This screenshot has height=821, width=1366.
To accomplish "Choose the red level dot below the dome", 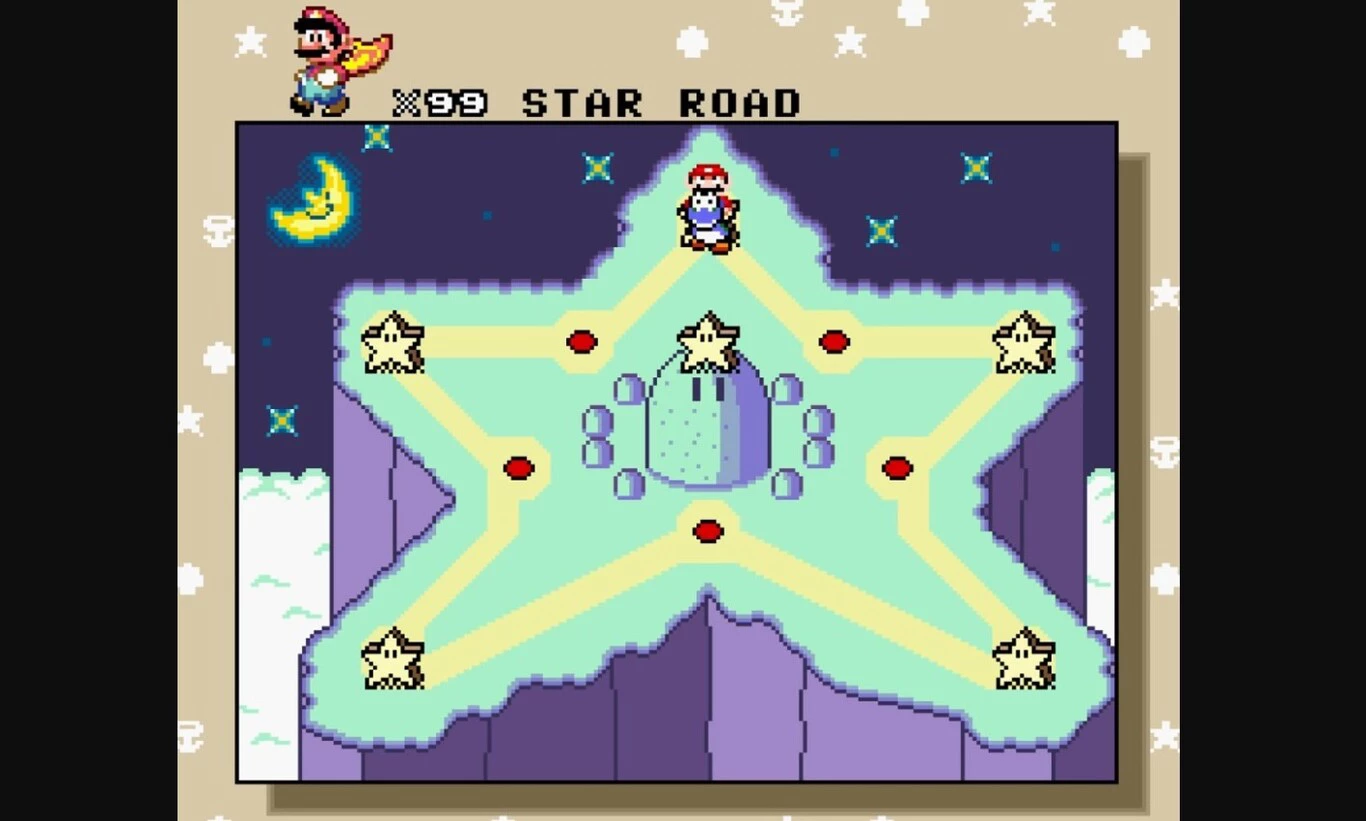I will point(708,531).
